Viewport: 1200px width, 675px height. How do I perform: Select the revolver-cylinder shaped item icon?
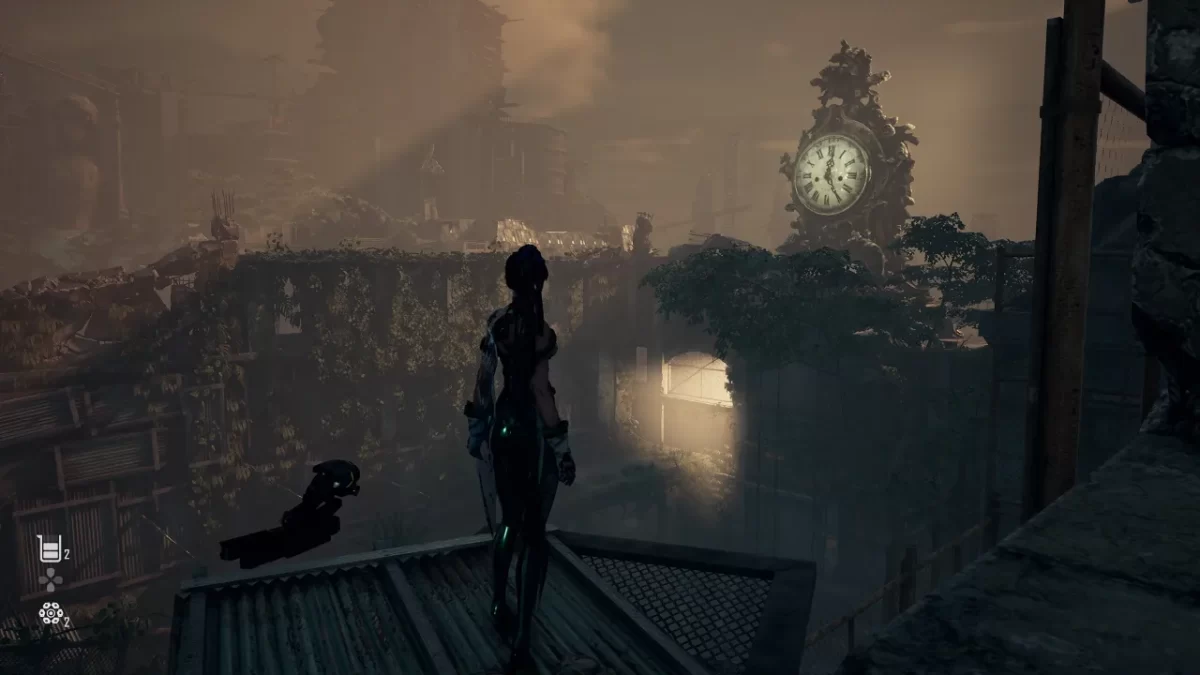point(50,612)
